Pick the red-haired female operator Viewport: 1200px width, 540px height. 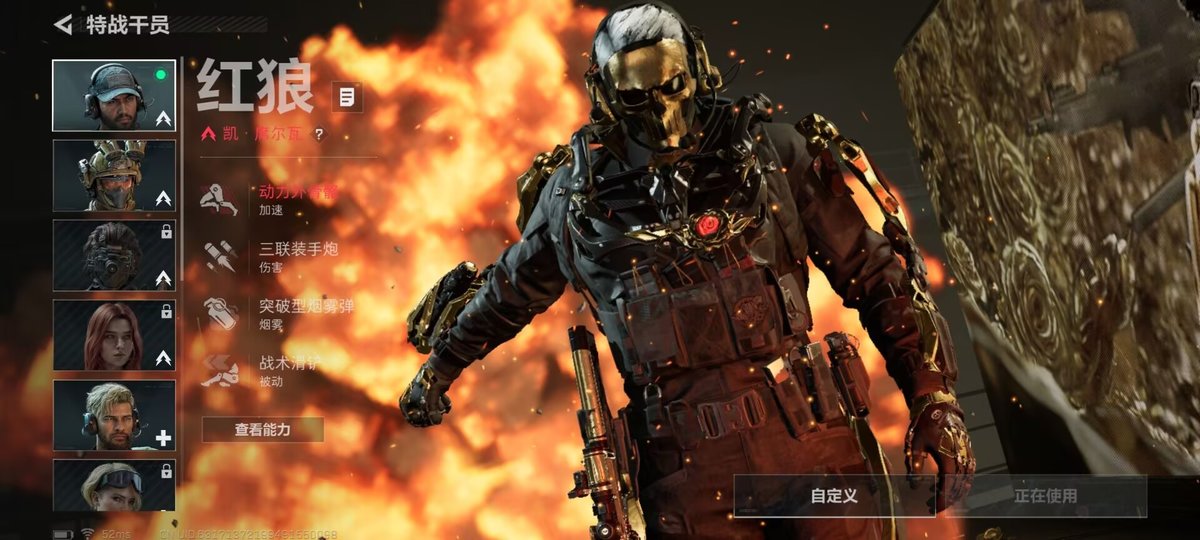coord(113,336)
